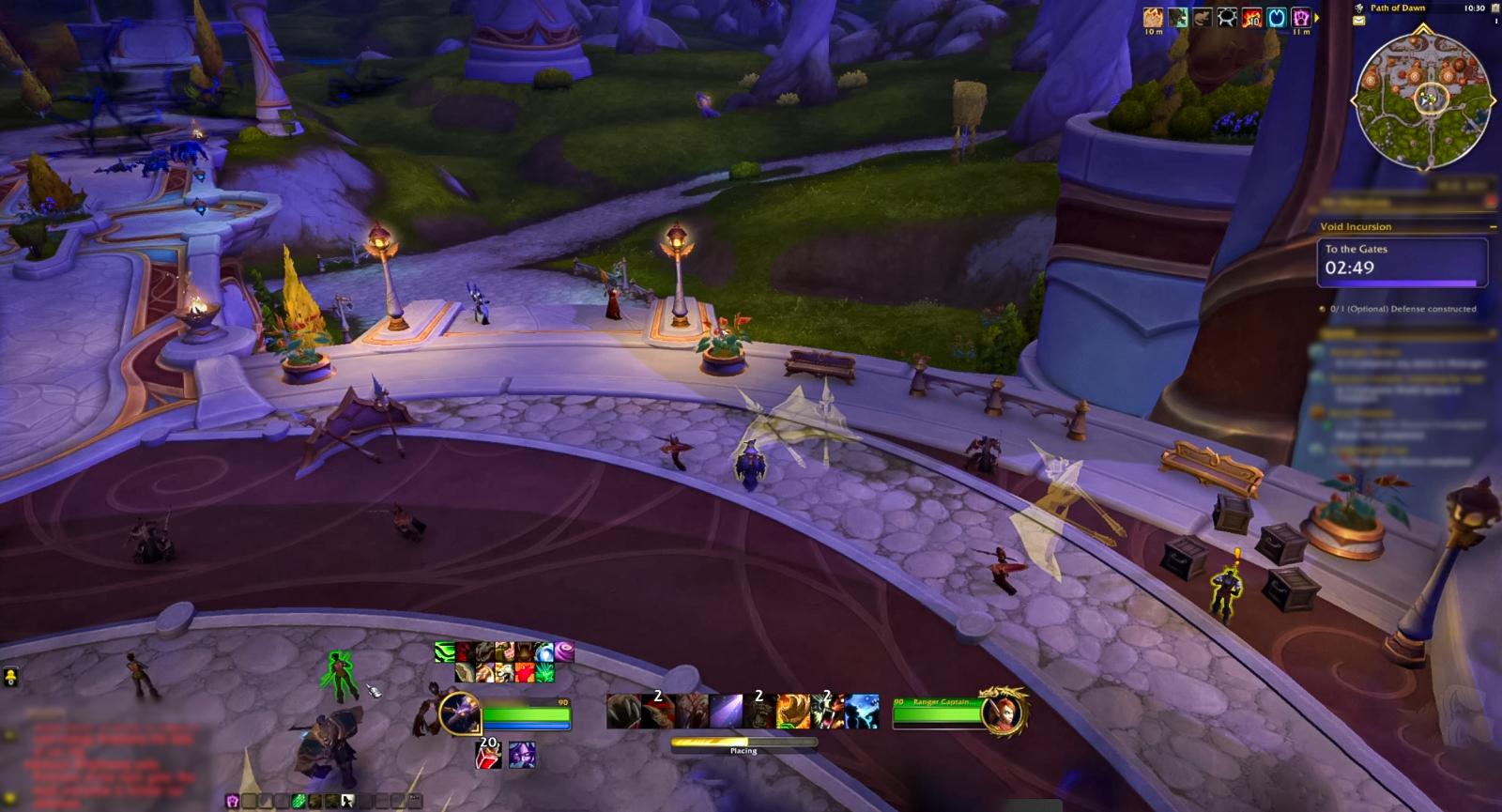Click the calendar icon next to the clock
This screenshot has width=1502, height=812.
click(x=1494, y=9)
